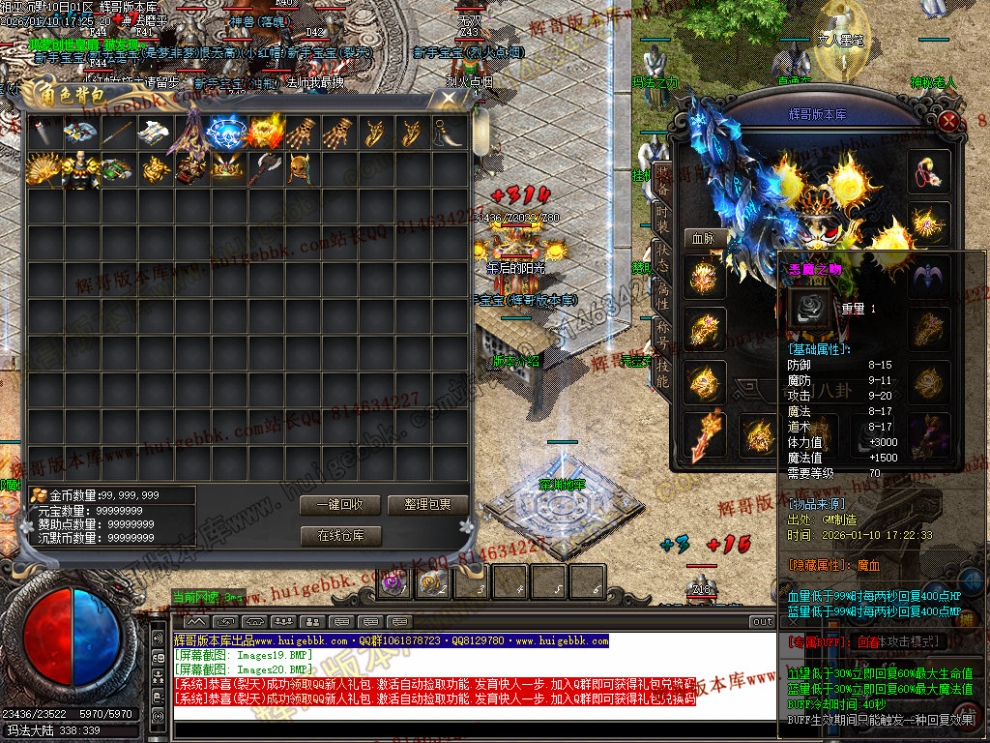Pick the battle axe in inventory
This screenshot has height=743, width=990.
(x=264, y=169)
